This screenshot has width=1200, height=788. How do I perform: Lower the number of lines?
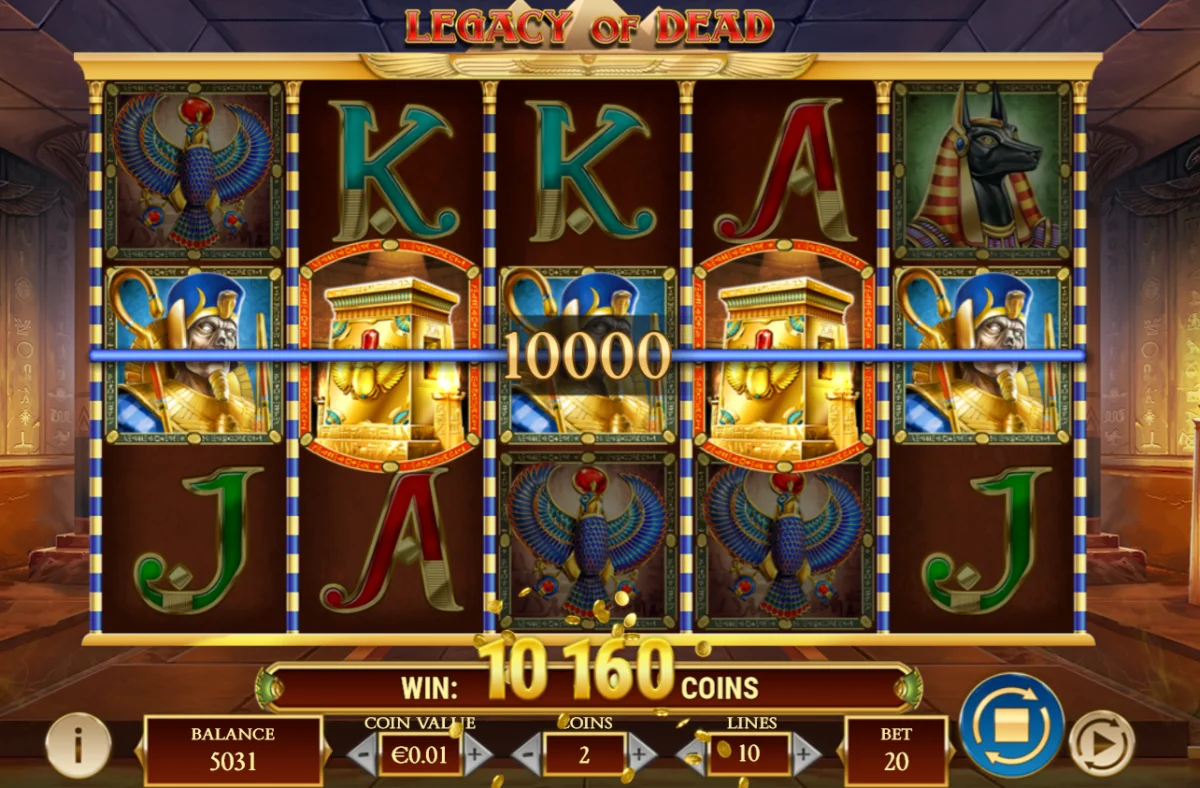(x=692, y=753)
